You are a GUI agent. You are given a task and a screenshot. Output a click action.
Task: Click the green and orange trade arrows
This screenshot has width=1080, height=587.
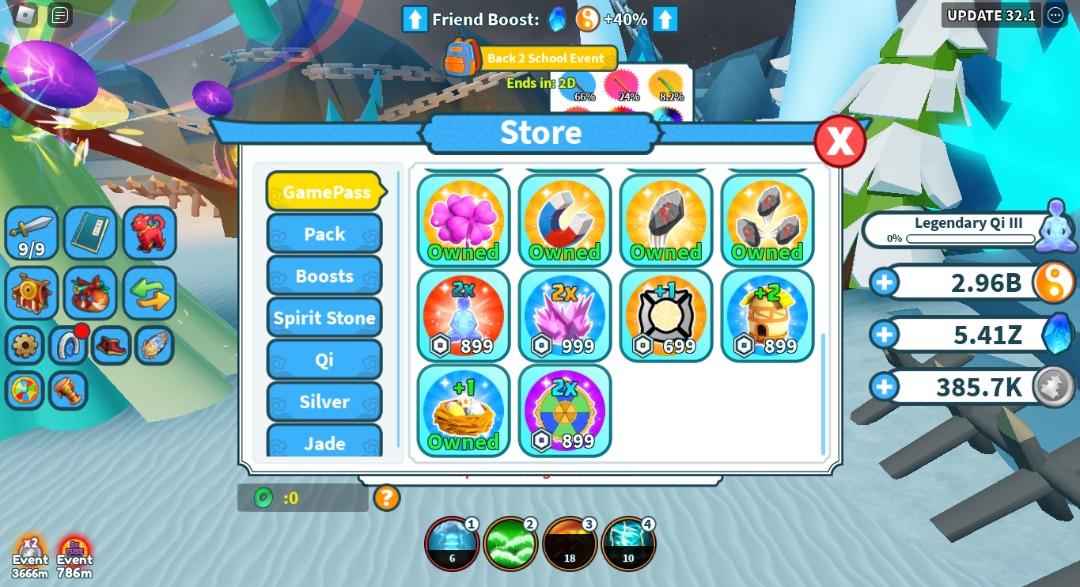[150, 292]
